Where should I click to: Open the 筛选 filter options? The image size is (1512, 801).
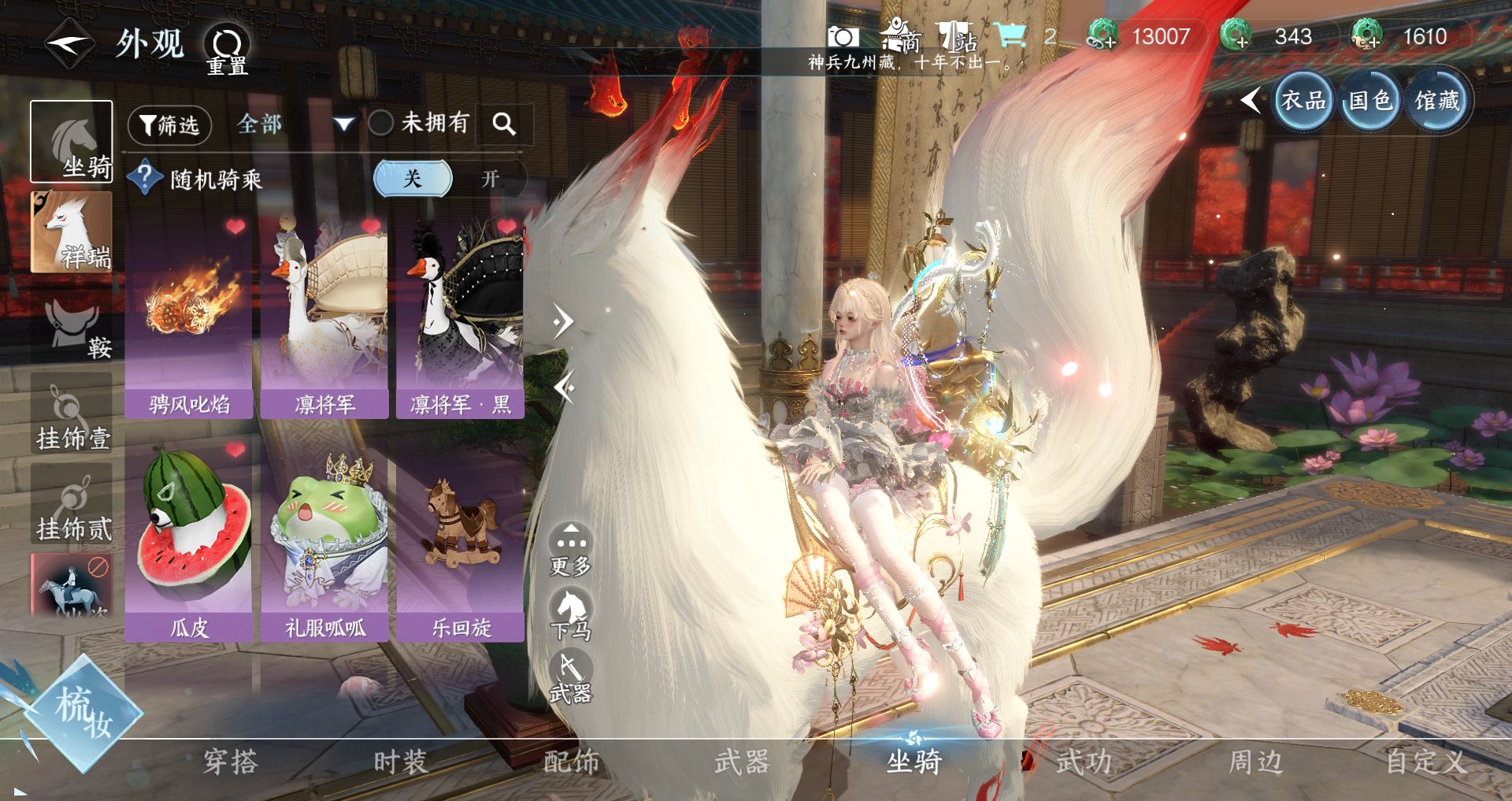click(169, 125)
